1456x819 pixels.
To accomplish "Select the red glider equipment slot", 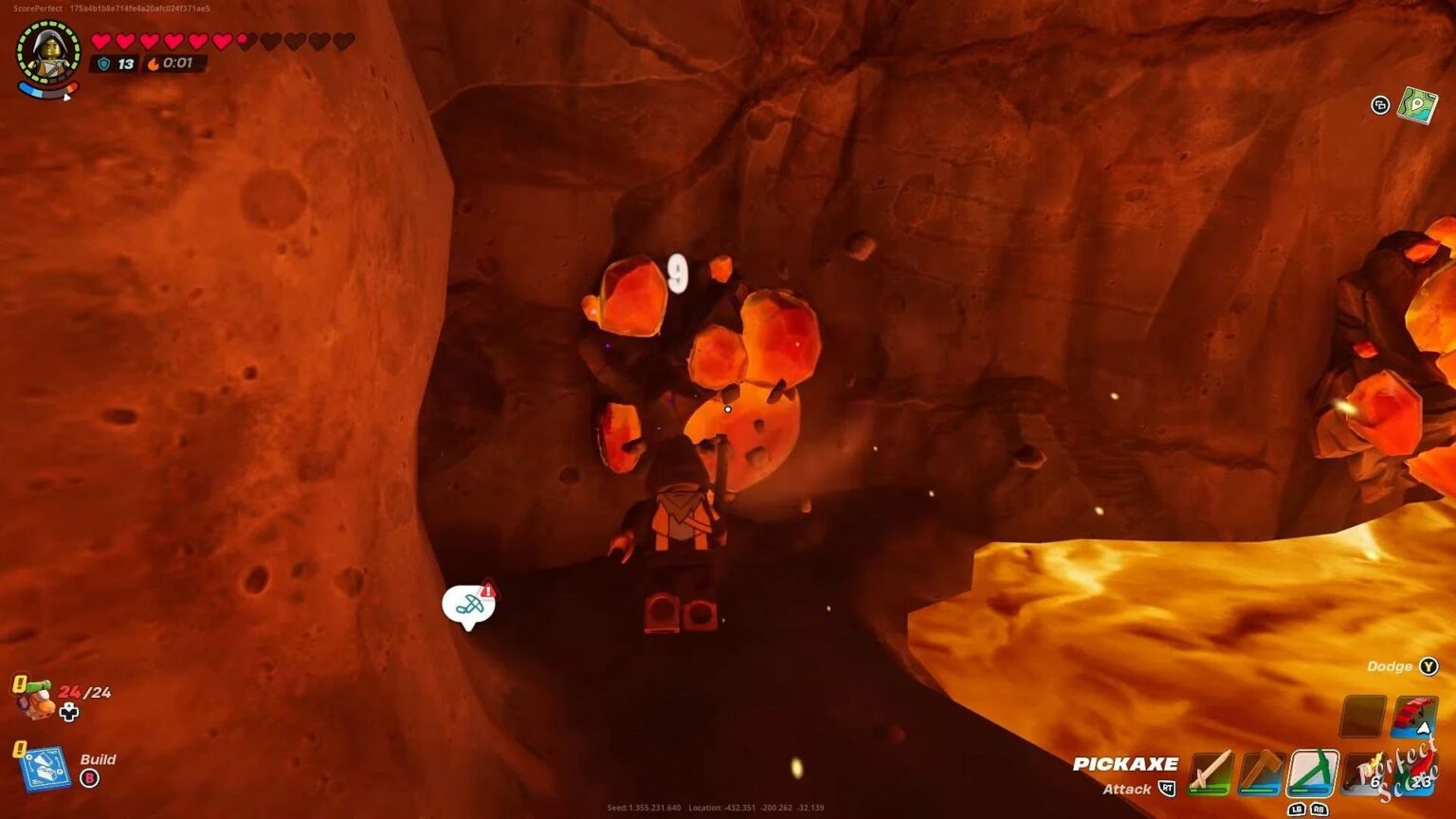I will (x=1413, y=717).
